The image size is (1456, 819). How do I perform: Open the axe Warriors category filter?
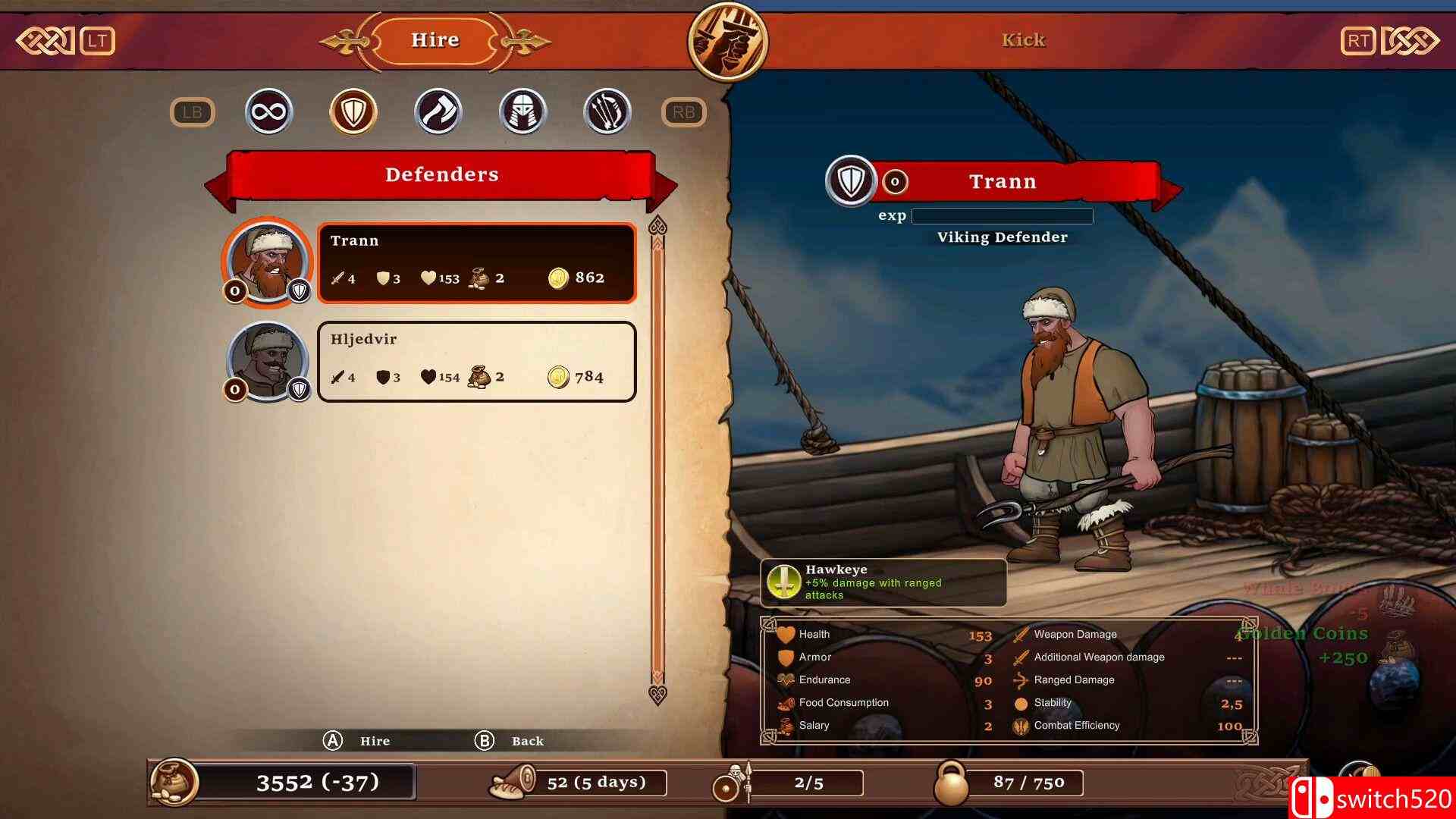[x=438, y=111]
